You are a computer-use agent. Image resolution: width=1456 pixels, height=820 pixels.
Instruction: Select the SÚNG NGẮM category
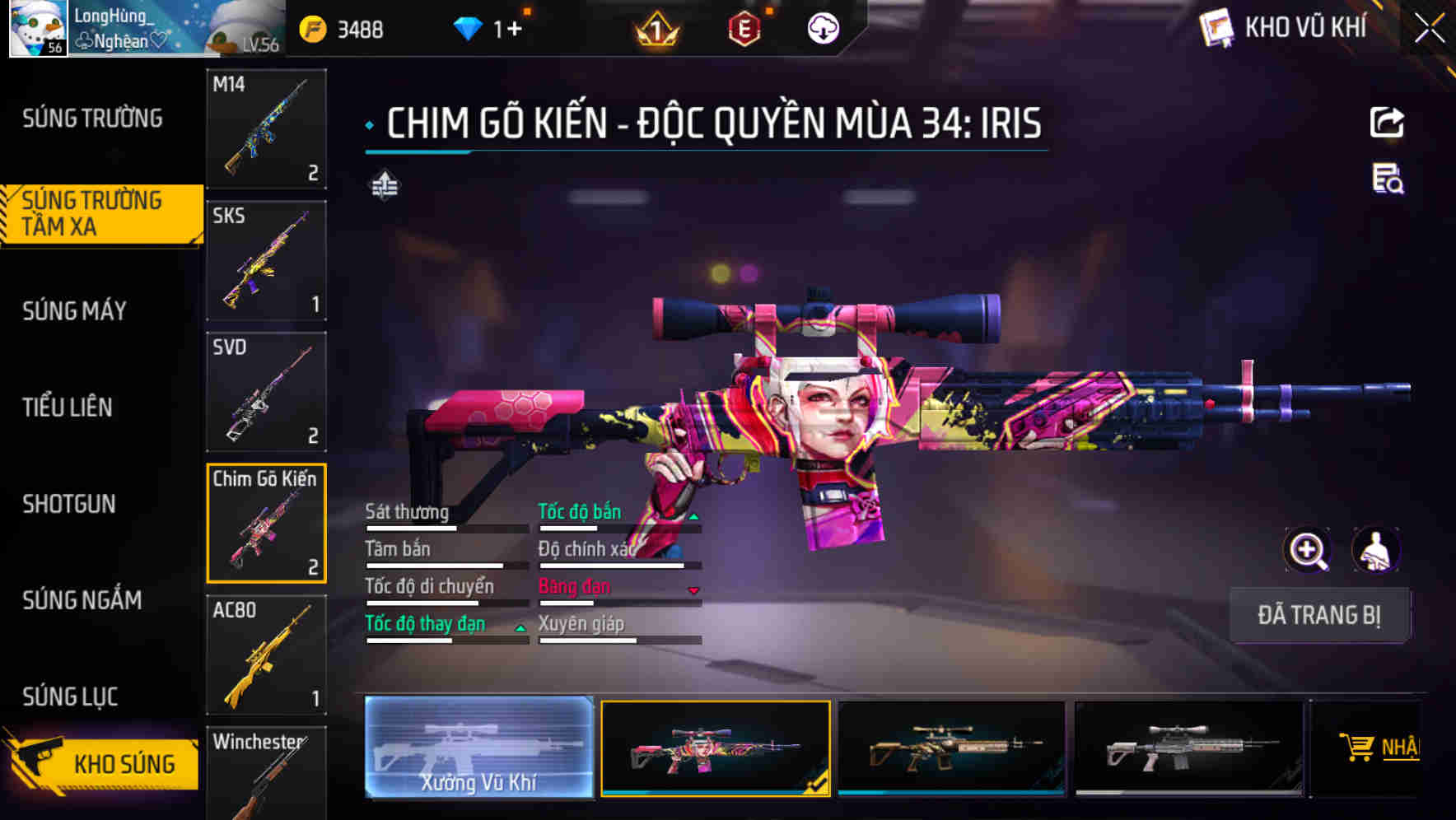pyautogui.click(x=82, y=600)
